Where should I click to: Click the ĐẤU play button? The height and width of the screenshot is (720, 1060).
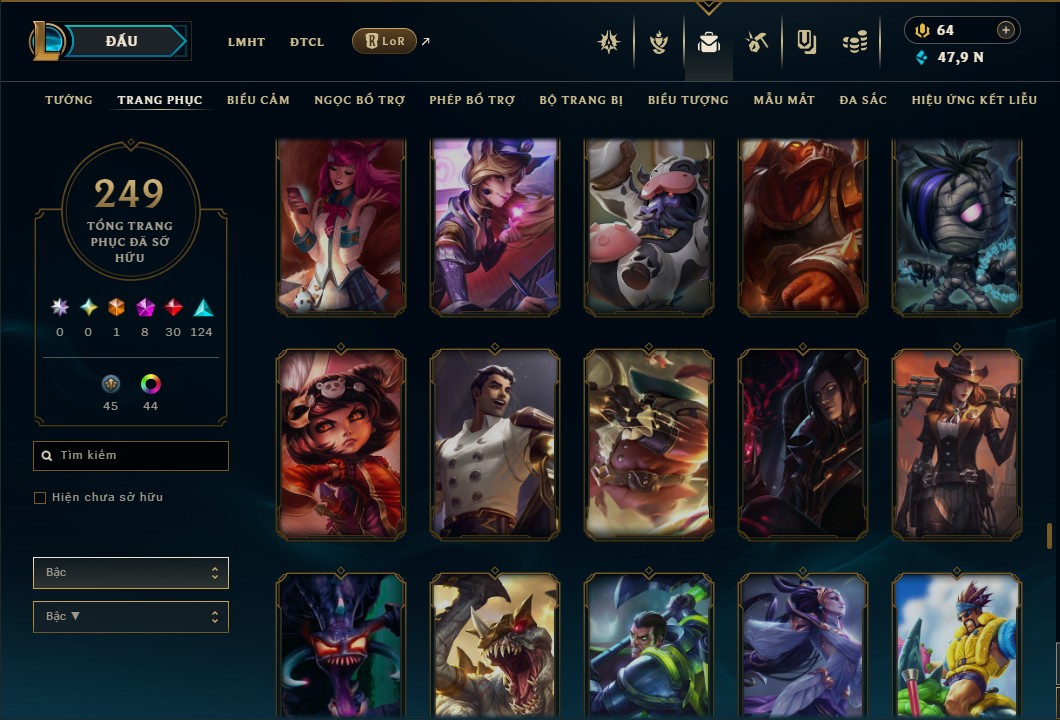(122, 41)
